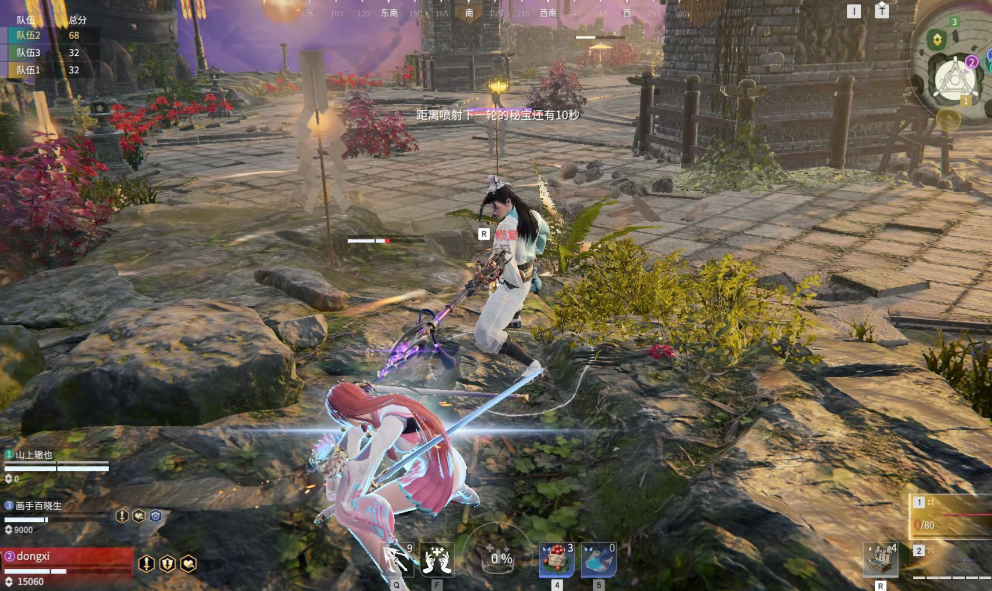Select player dongxi's red party entry
The width and height of the screenshot is (992, 591).
(67, 557)
